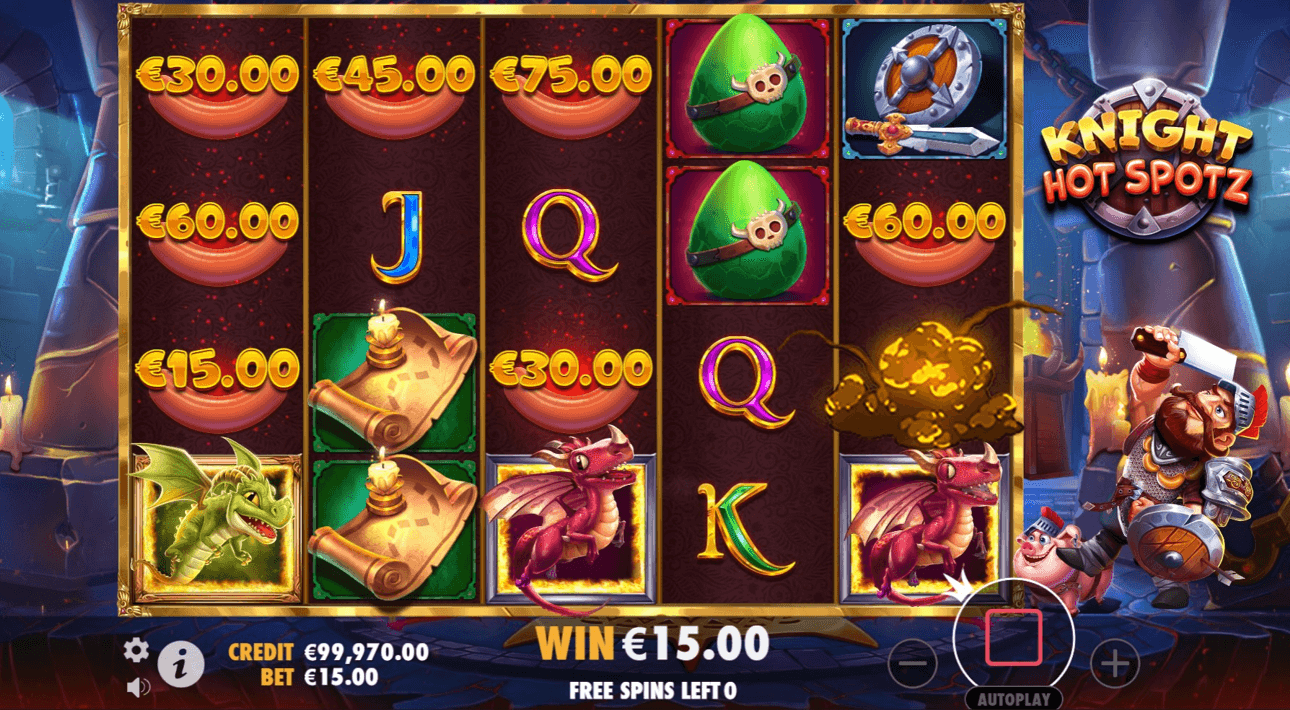Decrease the bet with the minus button
Image resolution: width=1290 pixels, height=710 pixels.
912,662
